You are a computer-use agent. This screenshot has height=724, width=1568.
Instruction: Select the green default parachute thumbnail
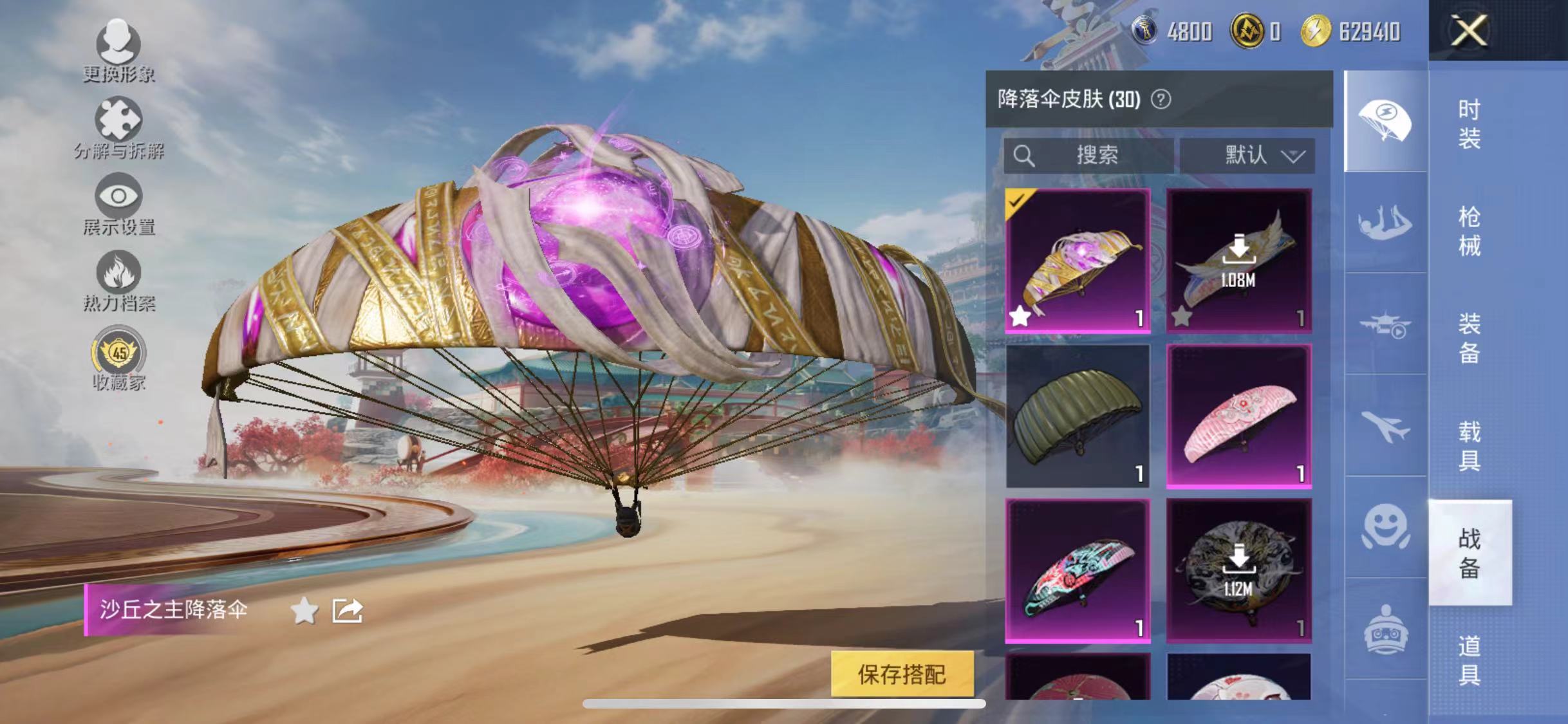point(1077,418)
